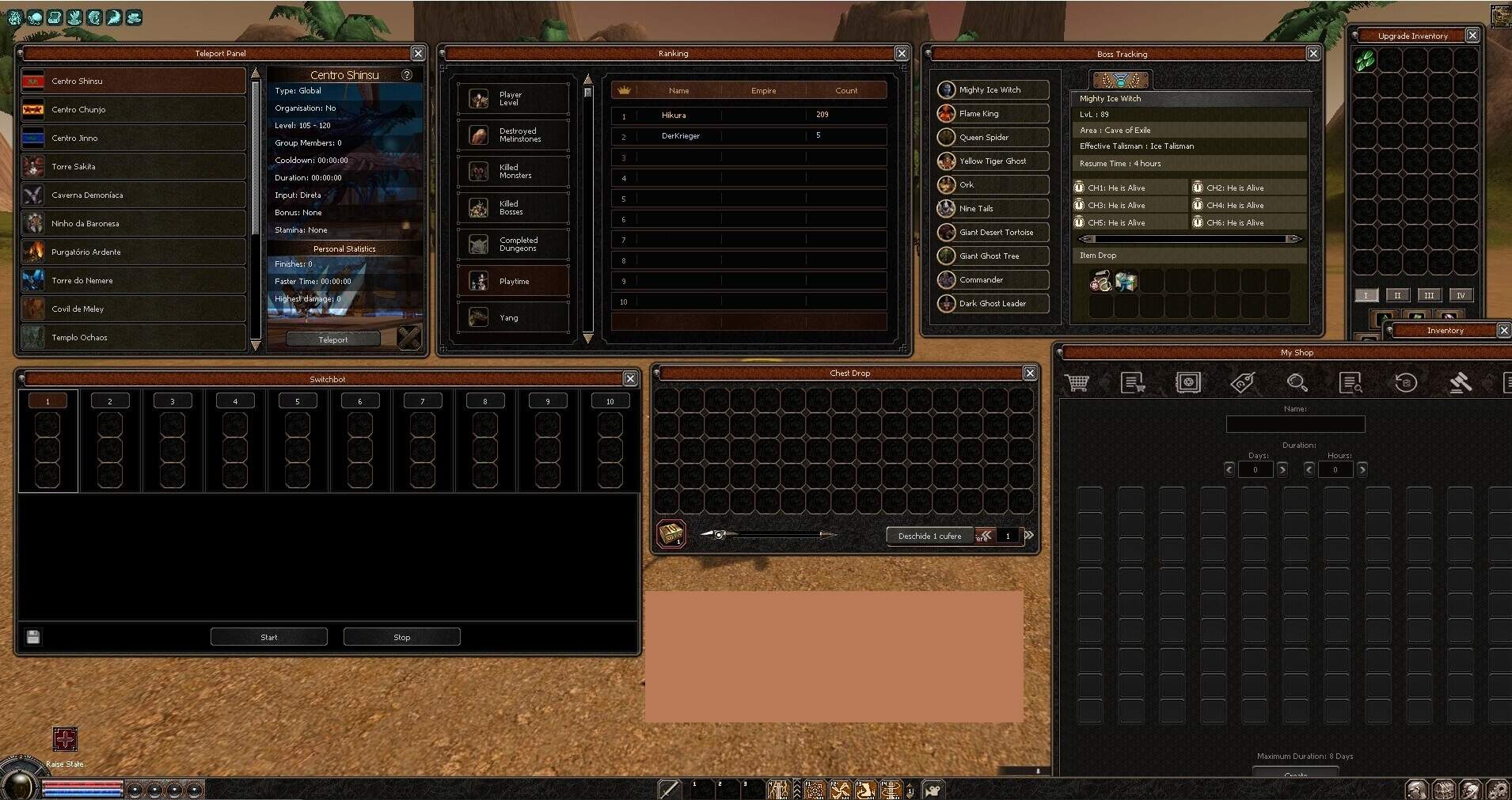The width and height of the screenshot is (1512, 800).
Task: Activate the F1 skill icon on the hotbar
Action: [x=815, y=789]
